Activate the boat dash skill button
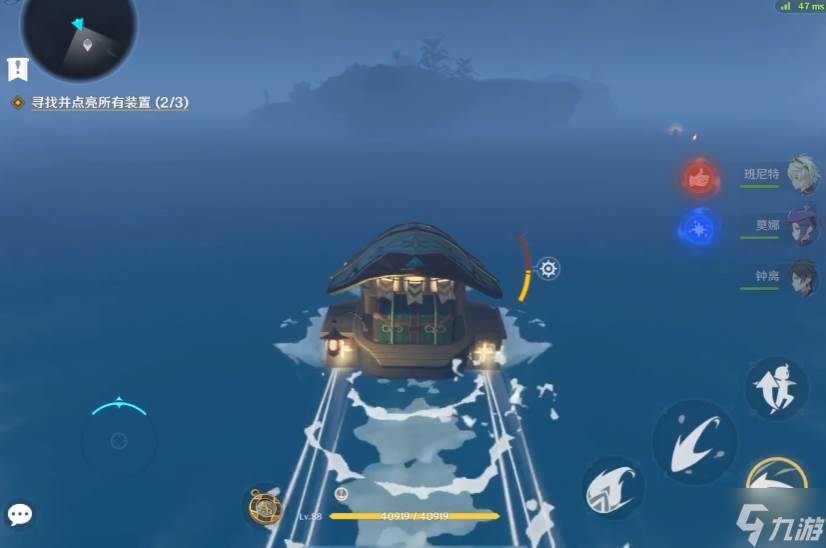 coord(694,440)
